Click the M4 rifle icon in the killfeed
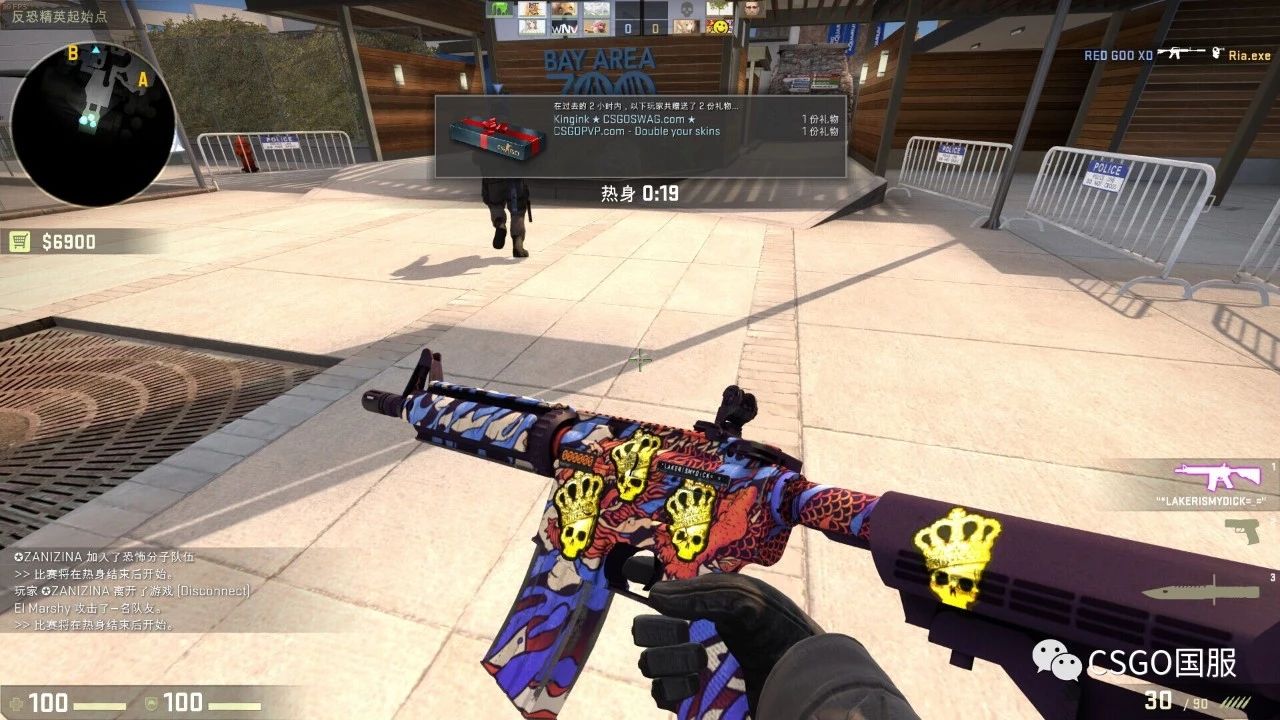The image size is (1280, 720). tap(1180, 53)
